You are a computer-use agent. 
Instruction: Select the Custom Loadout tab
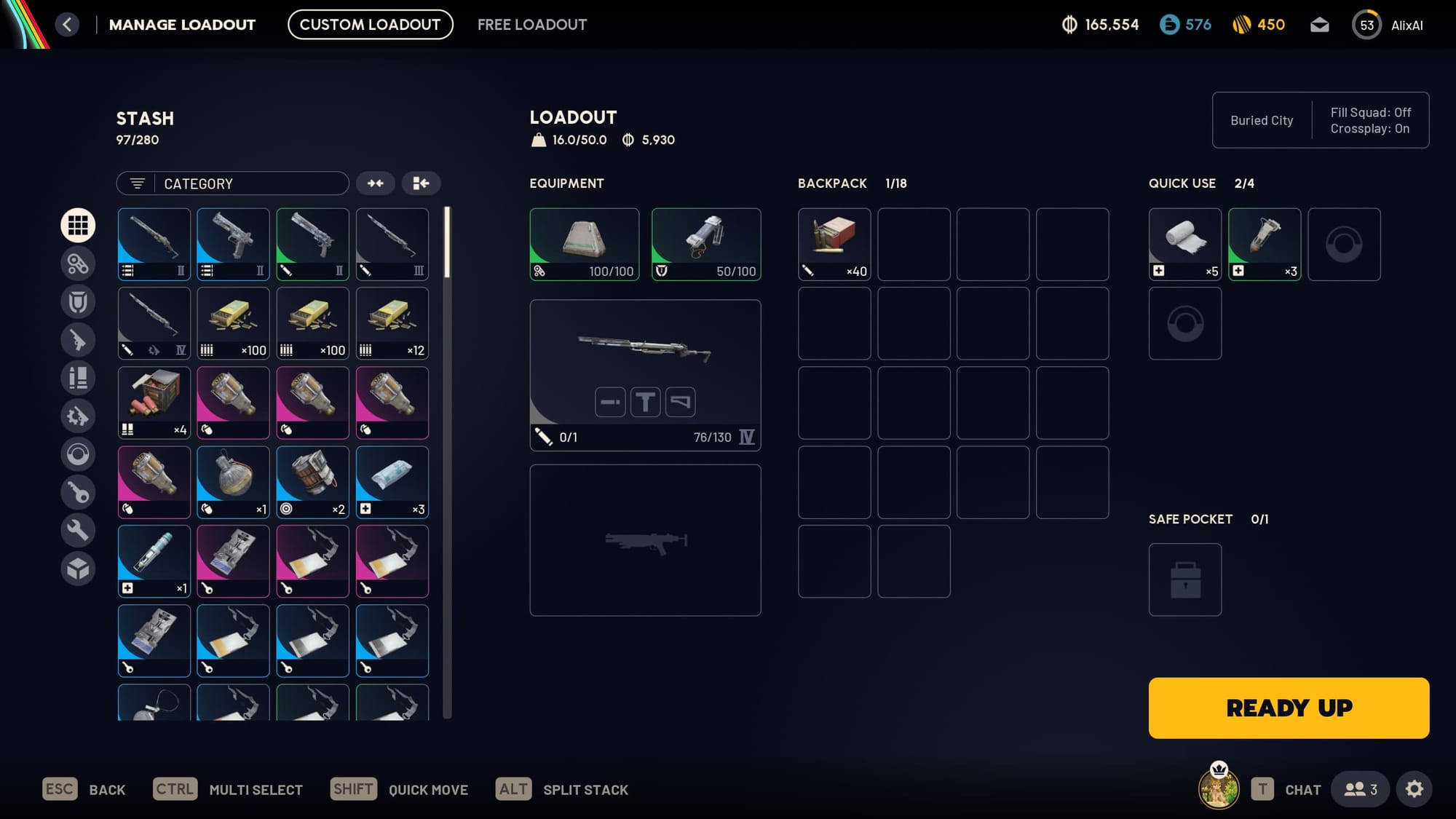370,25
